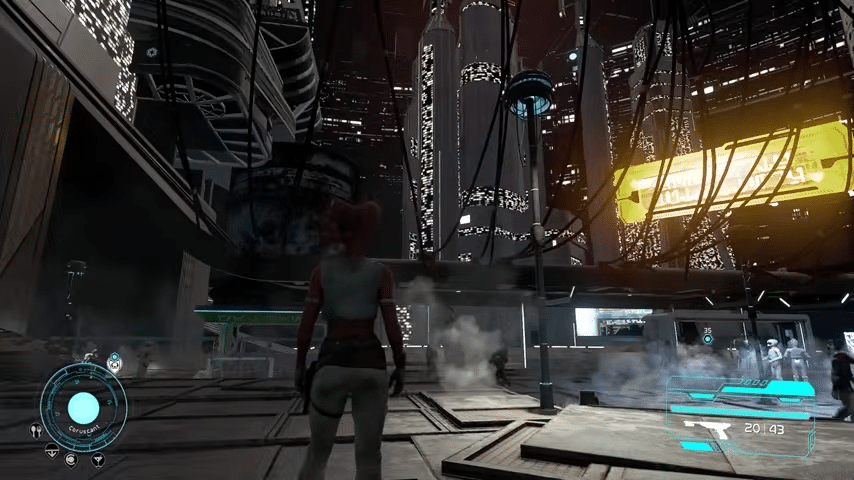Click the swirl icon below the compass
The height and width of the screenshot is (480, 854).
tap(71, 460)
